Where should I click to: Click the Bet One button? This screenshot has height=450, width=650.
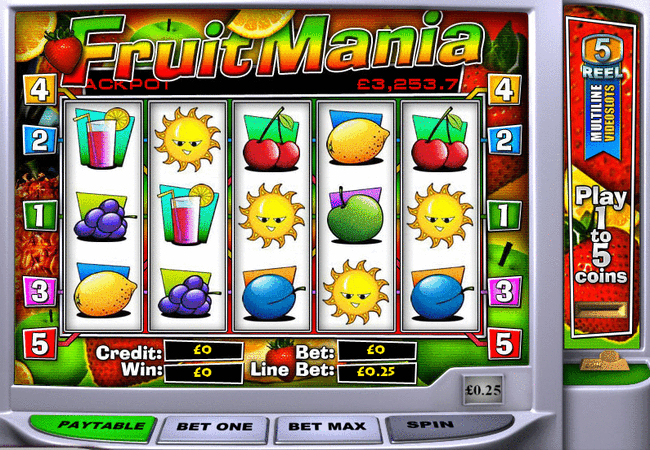(x=214, y=427)
